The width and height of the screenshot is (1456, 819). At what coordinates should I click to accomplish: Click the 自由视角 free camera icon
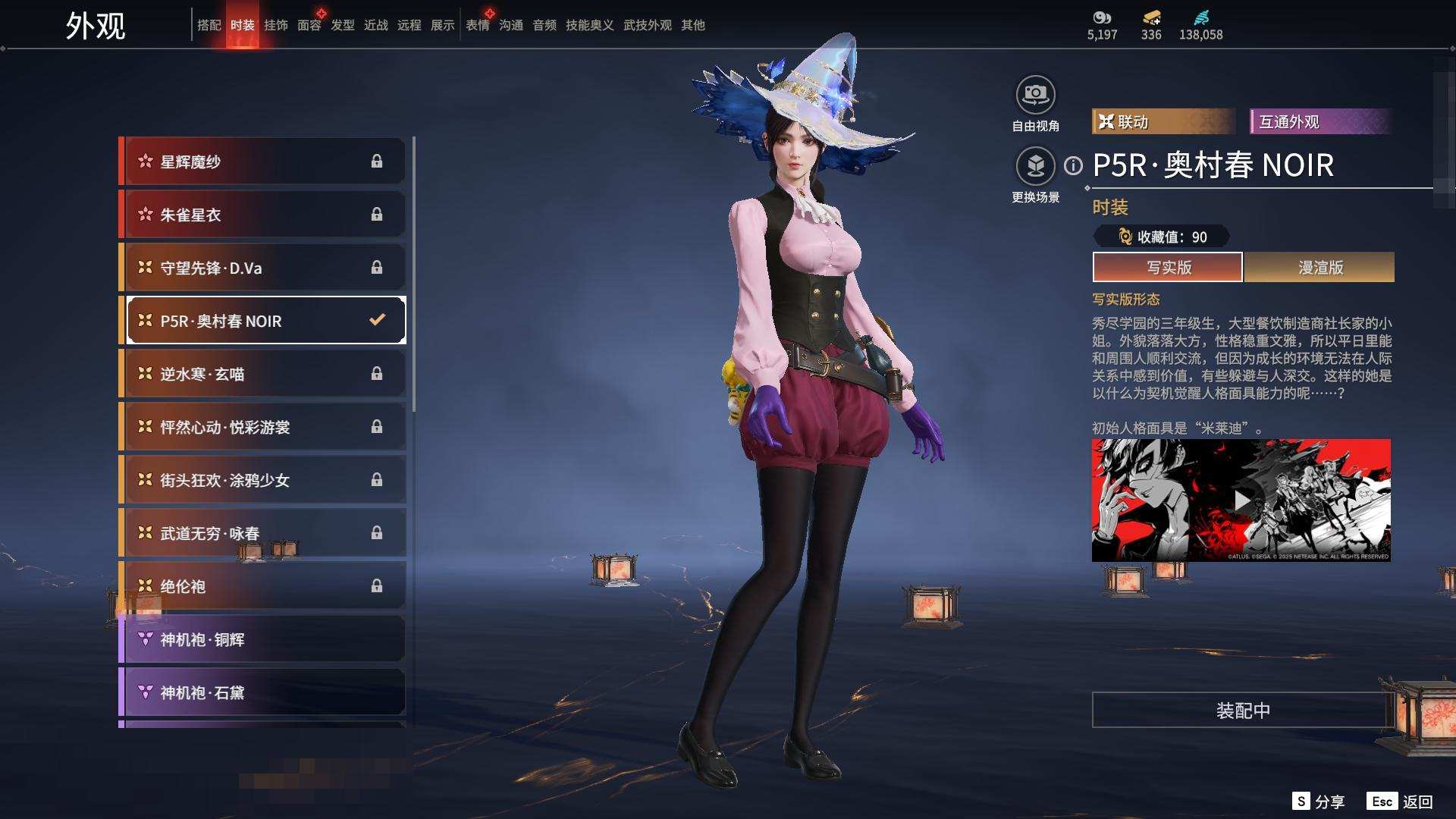1035,95
